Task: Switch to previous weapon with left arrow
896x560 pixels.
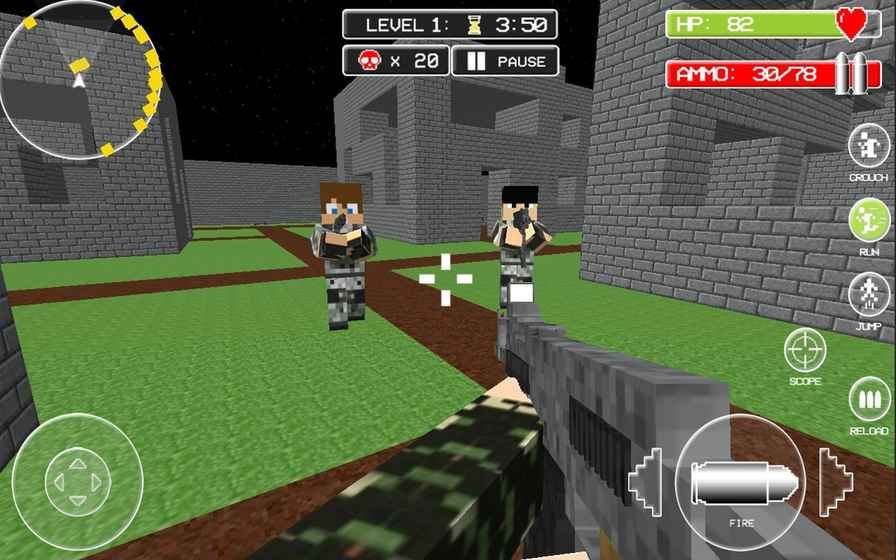Action: click(x=646, y=482)
